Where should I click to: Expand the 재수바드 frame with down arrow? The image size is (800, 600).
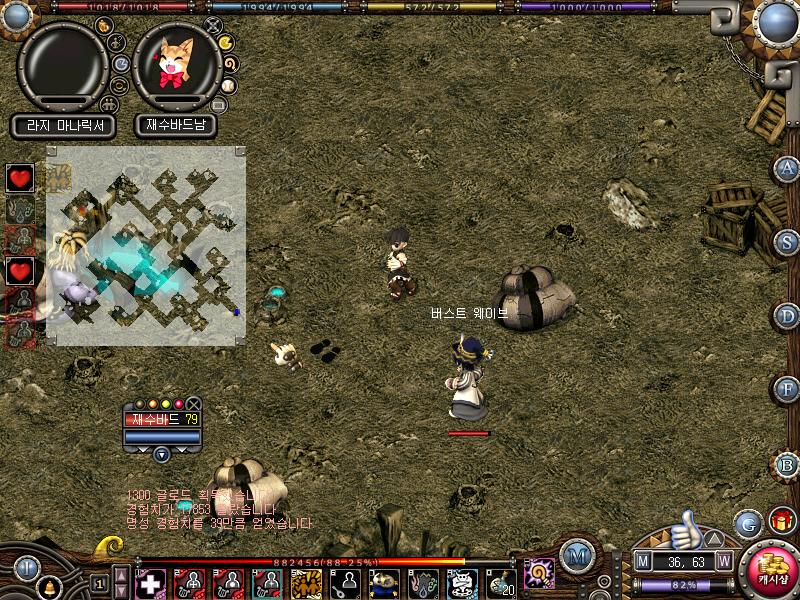(x=162, y=453)
